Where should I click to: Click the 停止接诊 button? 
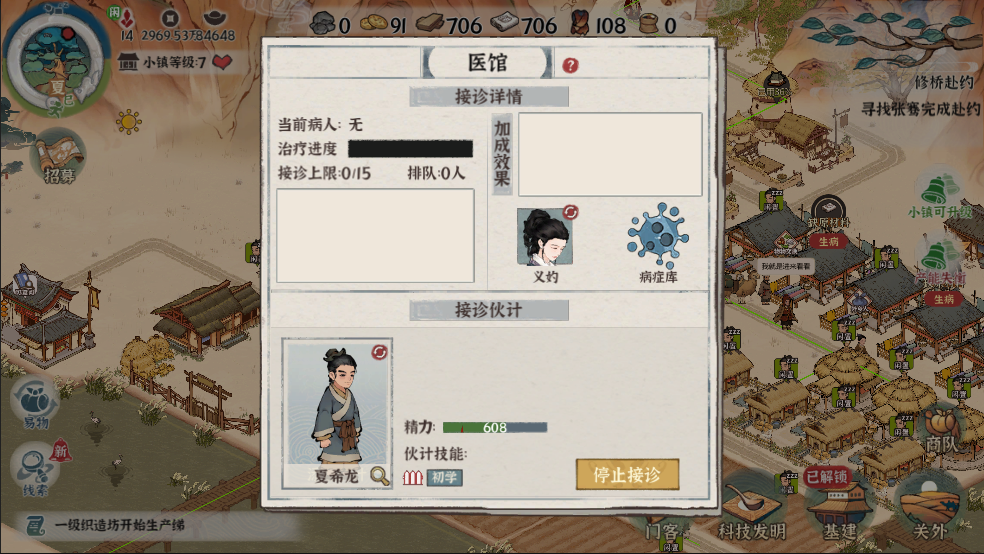point(627,474)
